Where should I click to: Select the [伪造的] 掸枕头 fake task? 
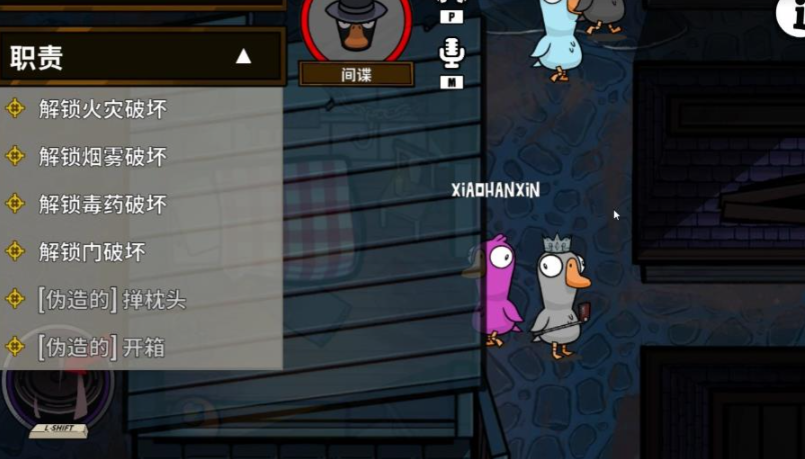(x=111, y=299)
